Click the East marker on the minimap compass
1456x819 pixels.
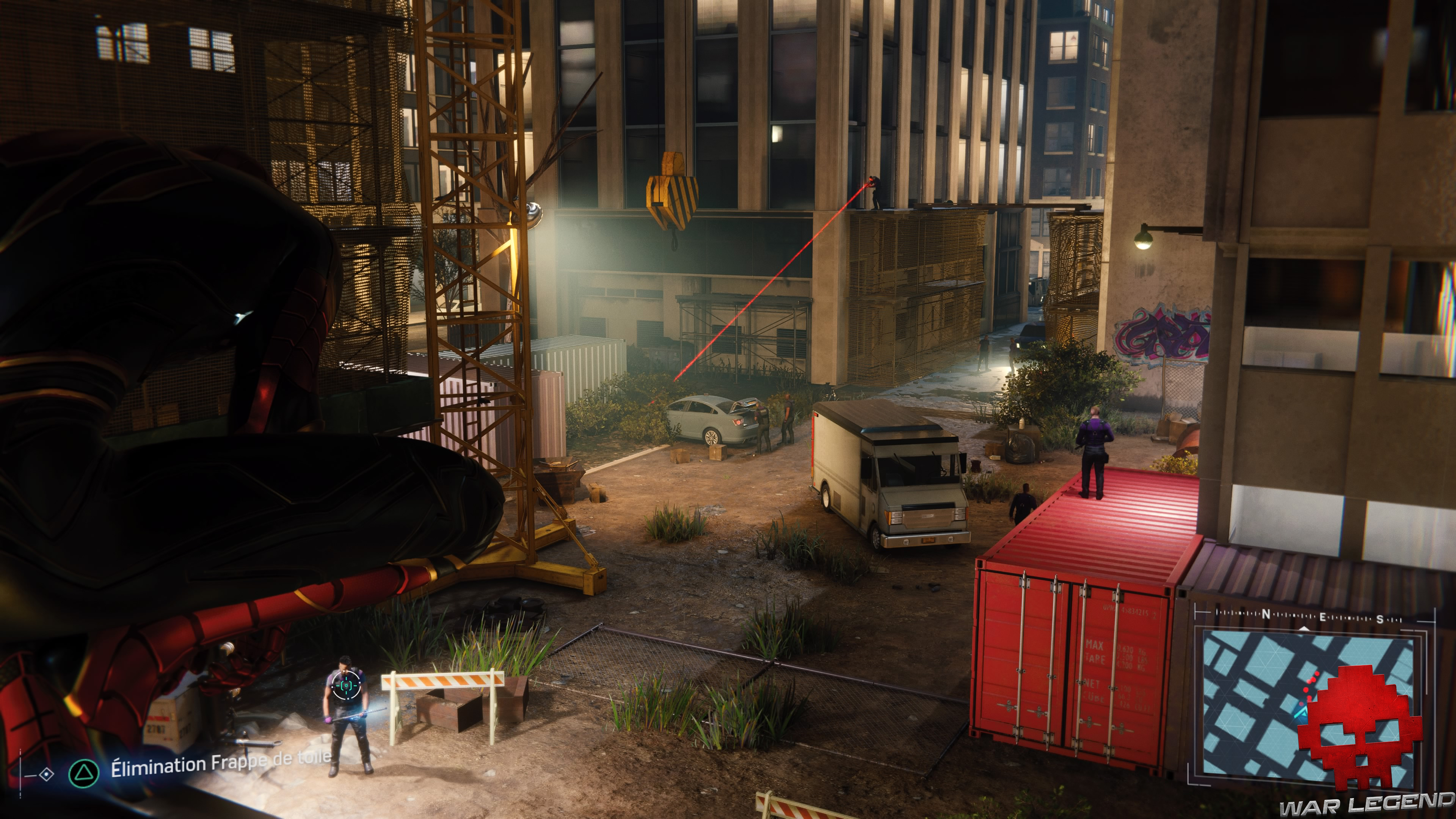click(x=1323, y=617)
